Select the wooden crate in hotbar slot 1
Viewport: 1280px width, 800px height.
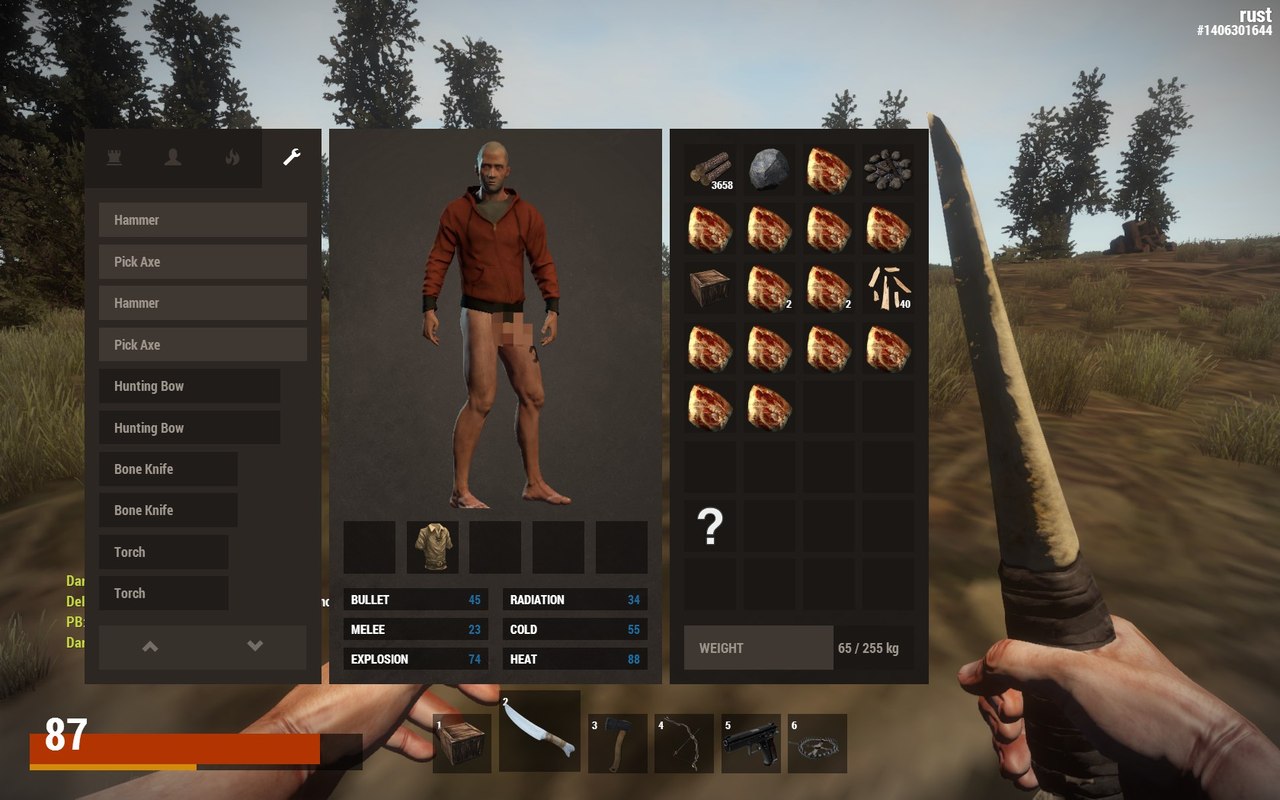pos(462,743)
